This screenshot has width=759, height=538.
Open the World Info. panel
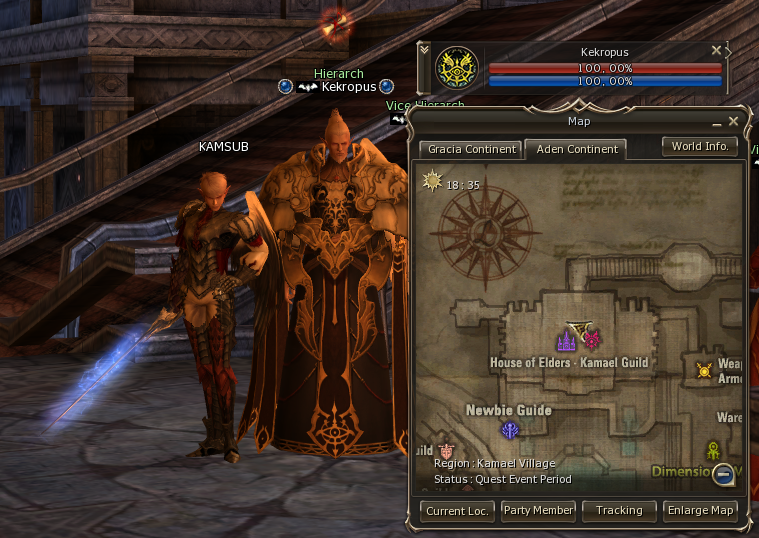click(x=700, y=146)
